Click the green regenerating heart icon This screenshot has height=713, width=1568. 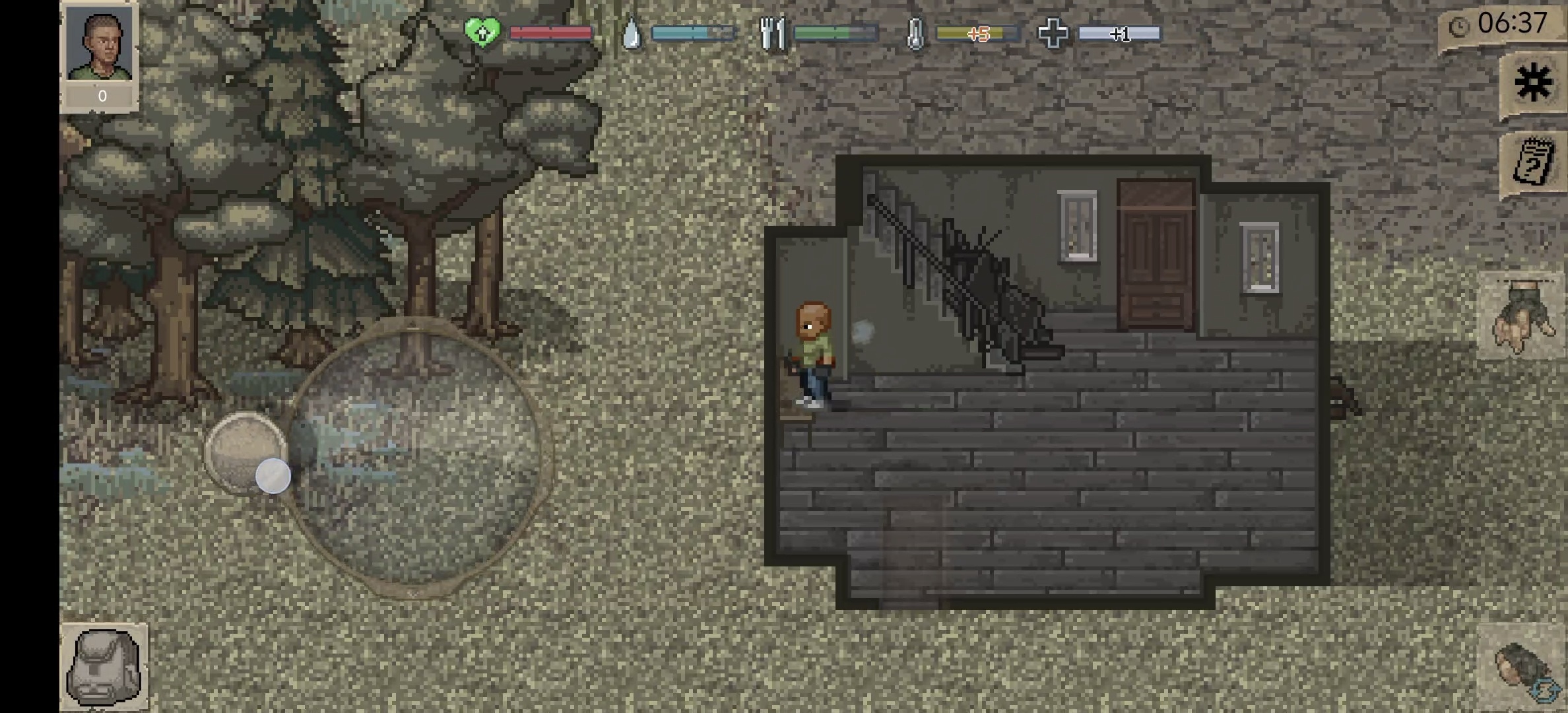click(x=483, y=31)
